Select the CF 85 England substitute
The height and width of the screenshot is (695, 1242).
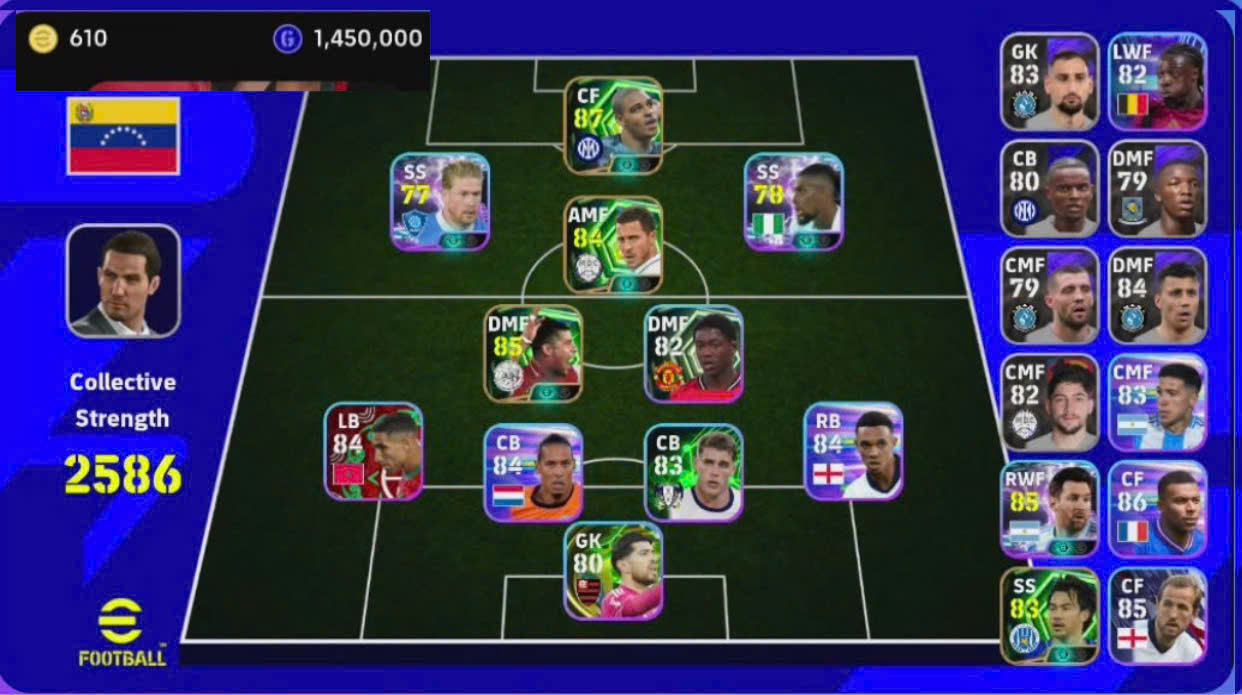pyautogui.click(x=1157, y=616)
